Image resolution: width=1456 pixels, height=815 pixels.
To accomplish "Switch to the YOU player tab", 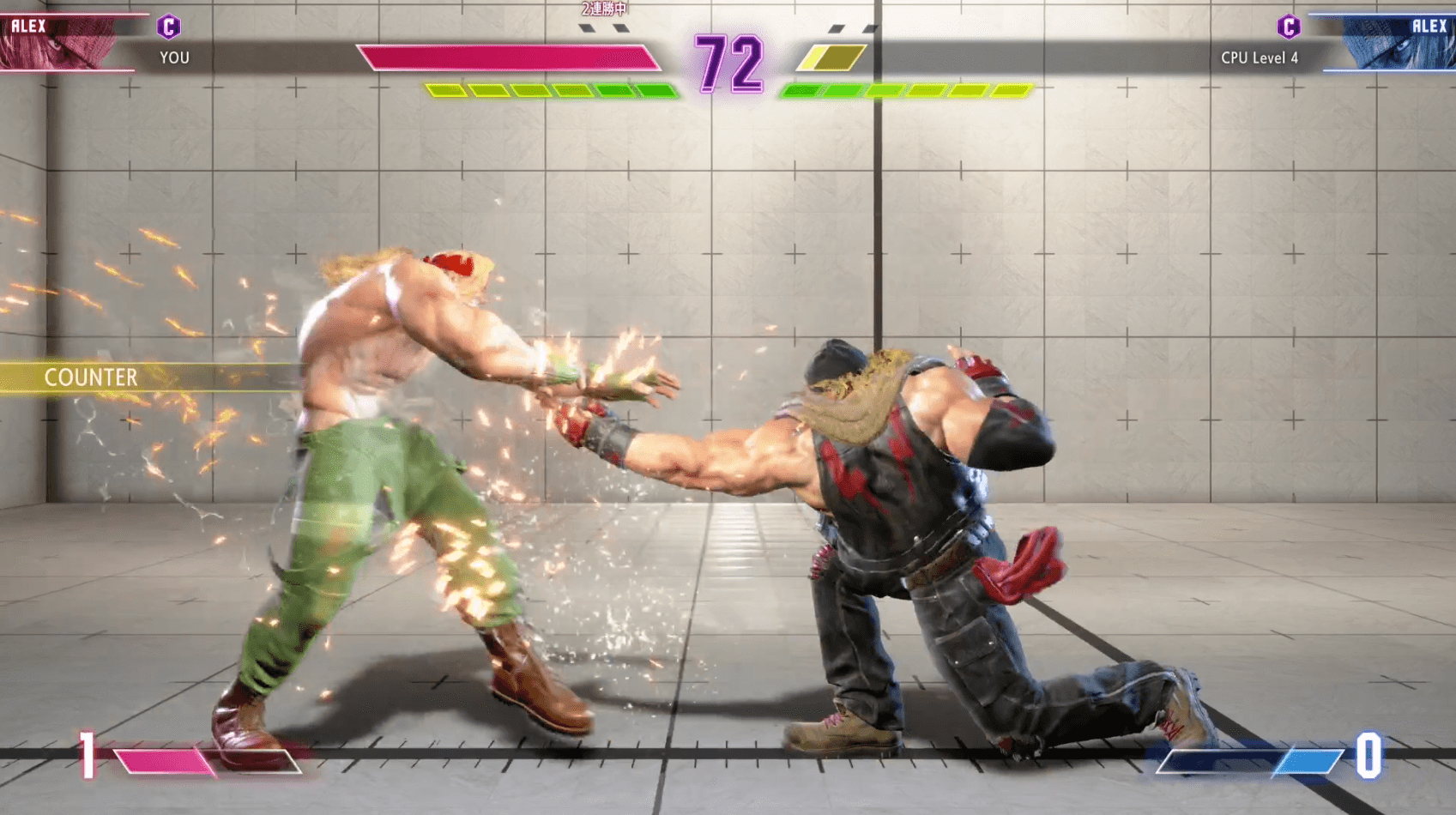I will pyautogui.click(x=175, y=58).
